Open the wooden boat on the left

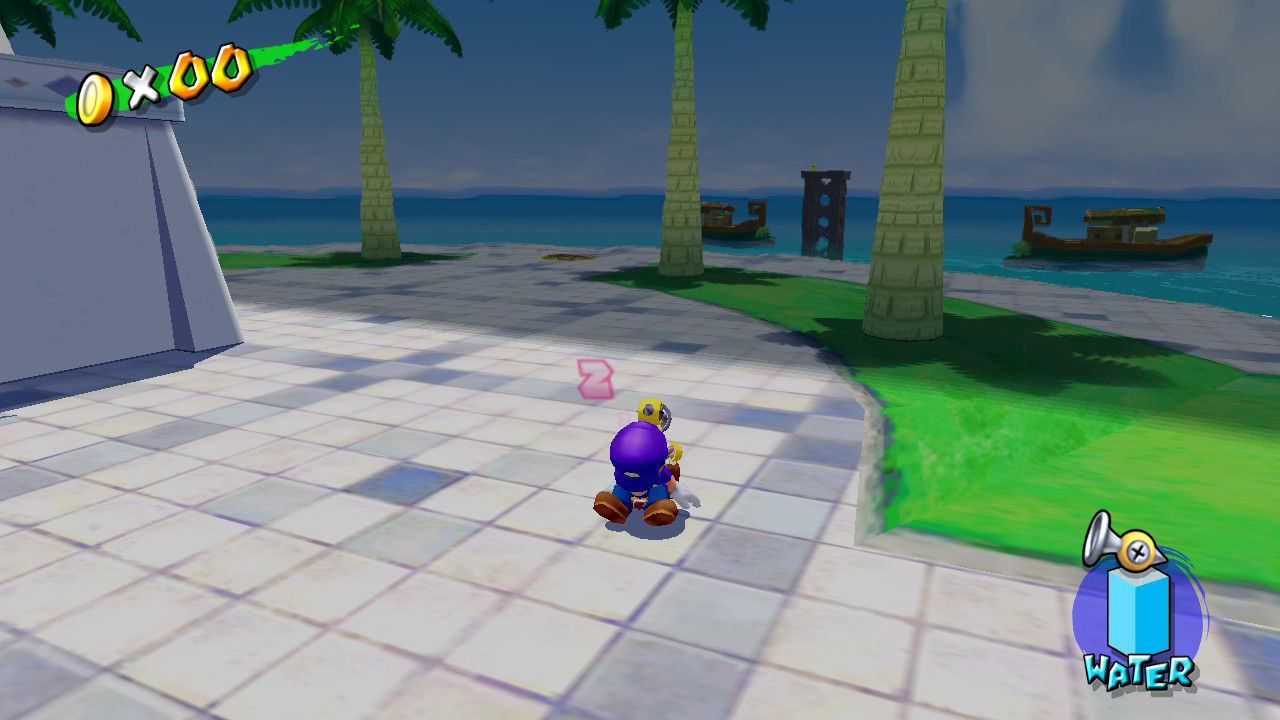(x=735, y=220)
